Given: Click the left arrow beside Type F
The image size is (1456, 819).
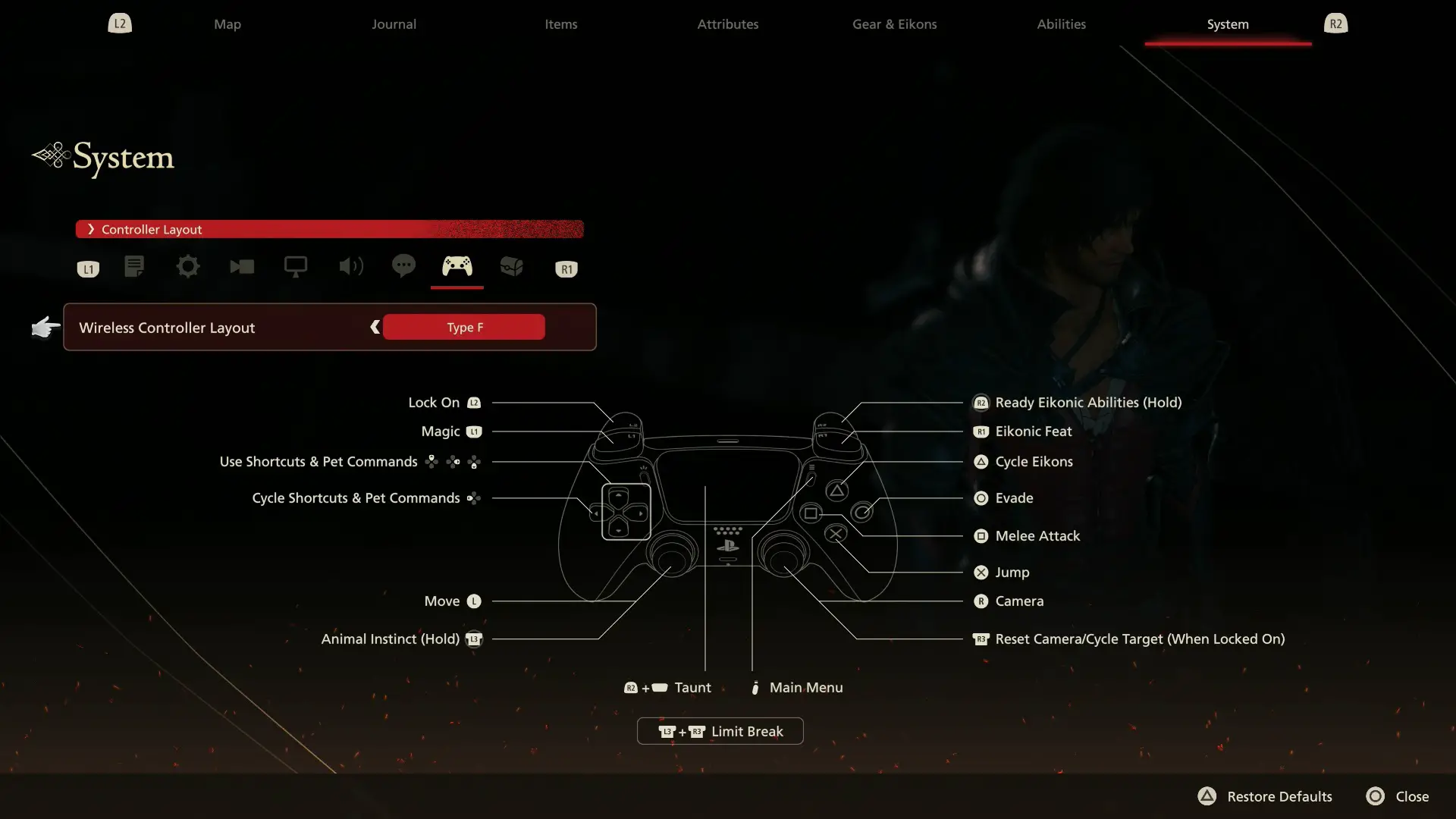Looking at the screenshot, I should coord(375,327).
